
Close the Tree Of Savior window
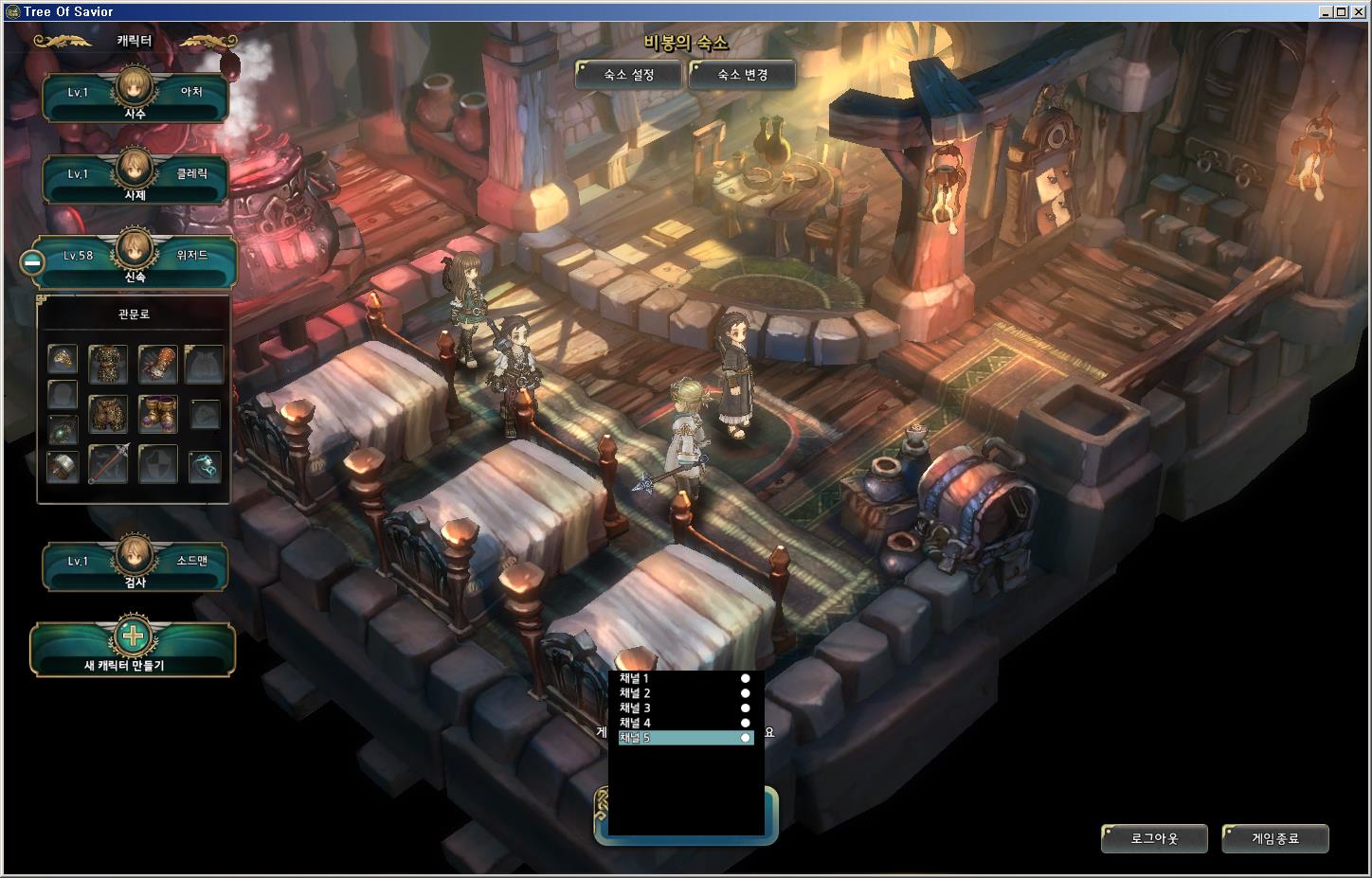pyautogui.click(x=1359, y=11)
